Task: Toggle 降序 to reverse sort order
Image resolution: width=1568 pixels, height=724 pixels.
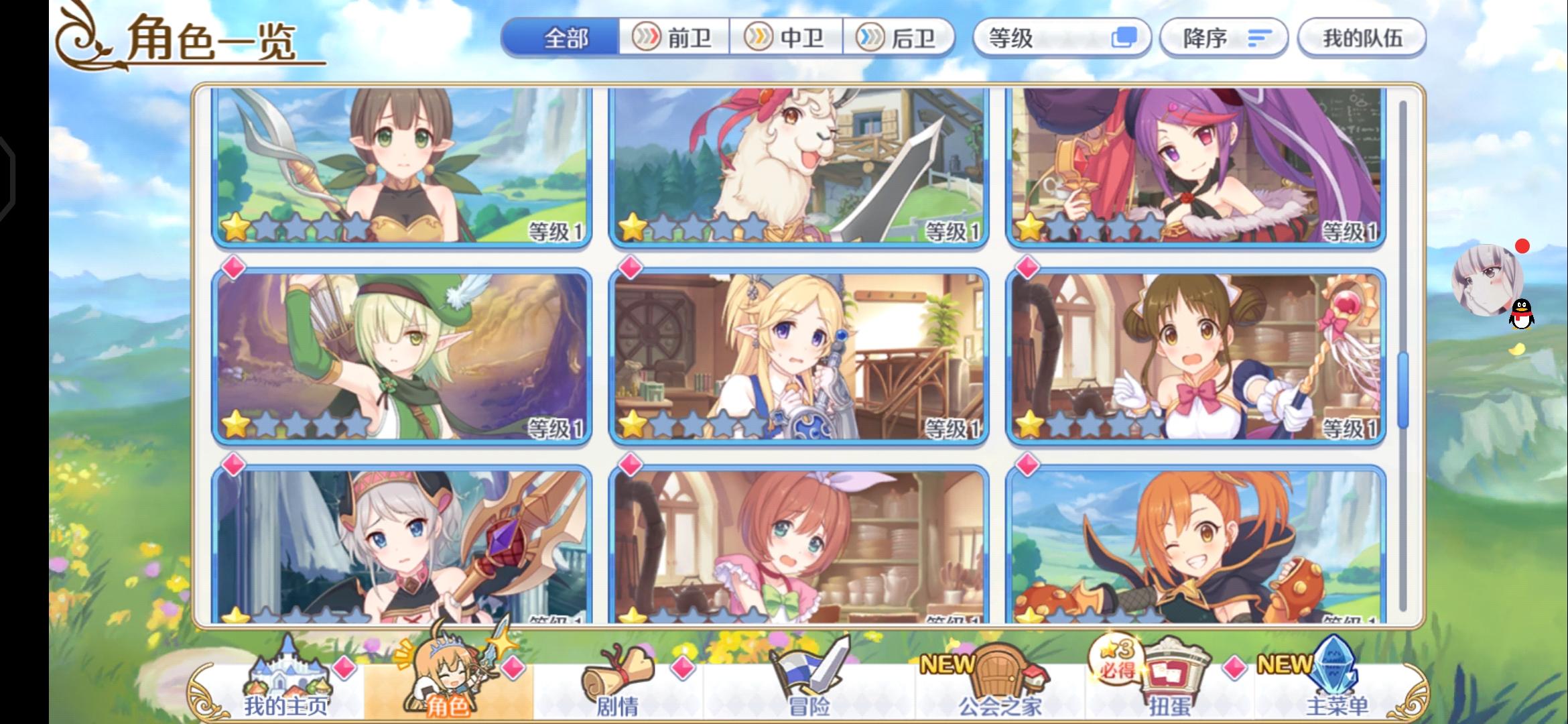Action: (1224, 38)
